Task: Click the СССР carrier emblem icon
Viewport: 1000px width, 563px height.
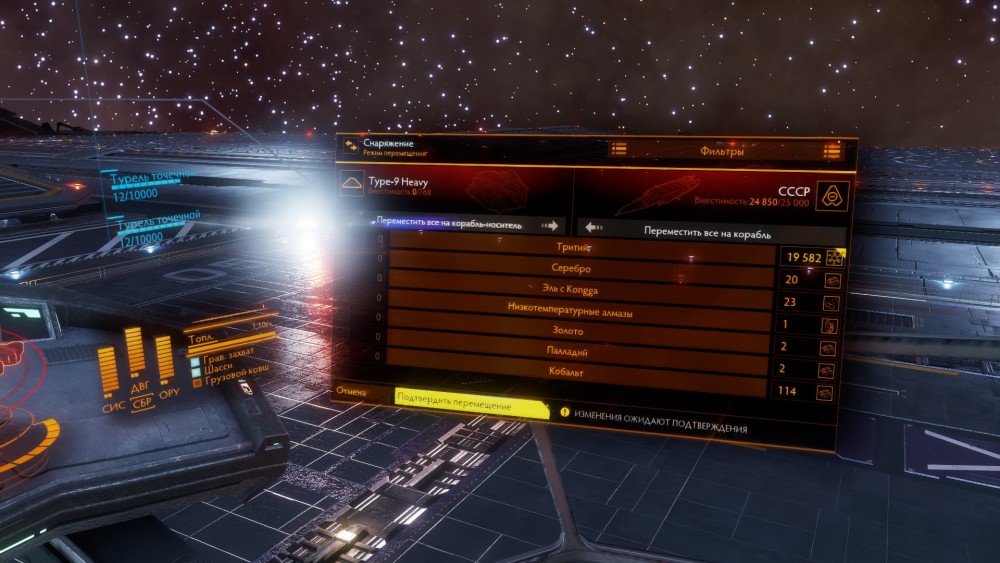Action: [832, 195]
